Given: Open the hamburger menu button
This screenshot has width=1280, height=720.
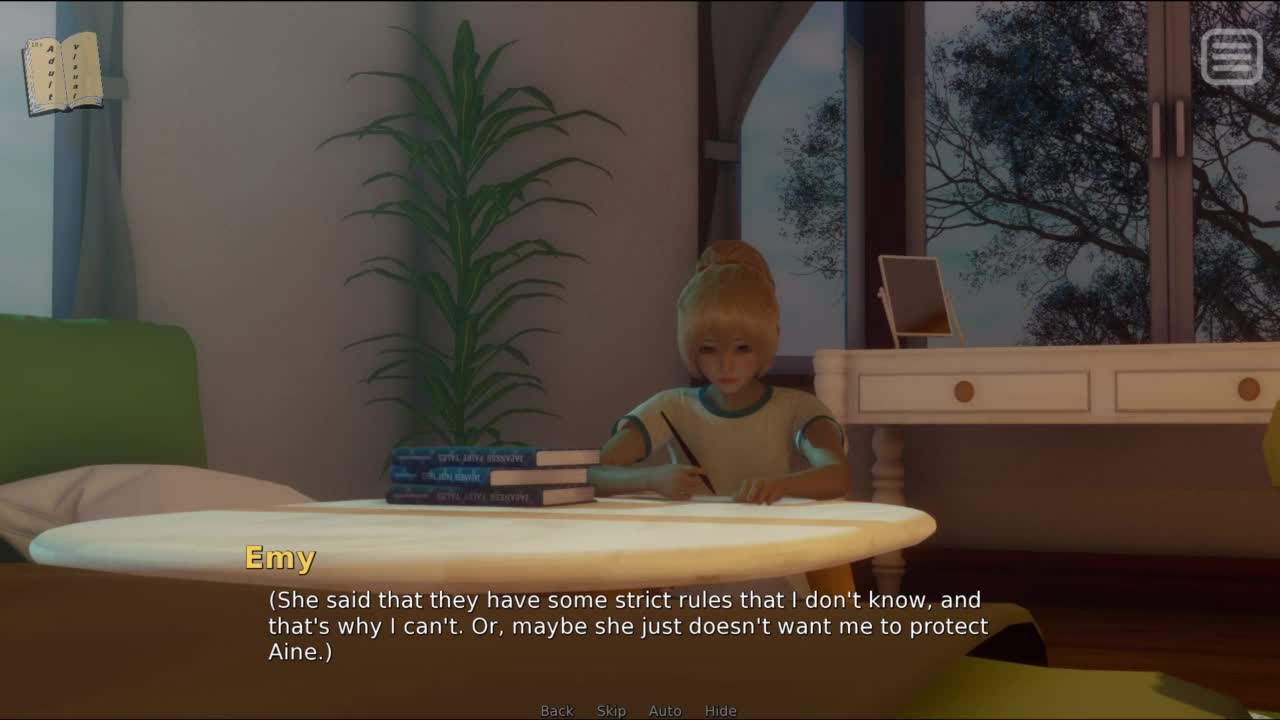Looking at the screenshot, I should [x=1231, y=56].
